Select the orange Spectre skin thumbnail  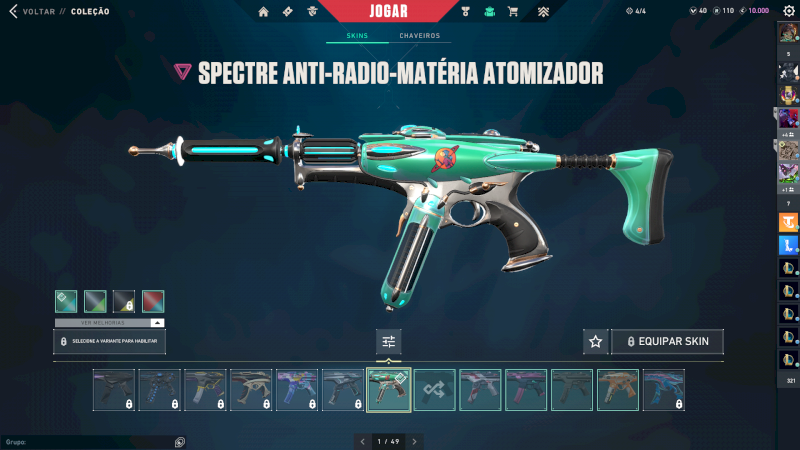pos(618,390)
